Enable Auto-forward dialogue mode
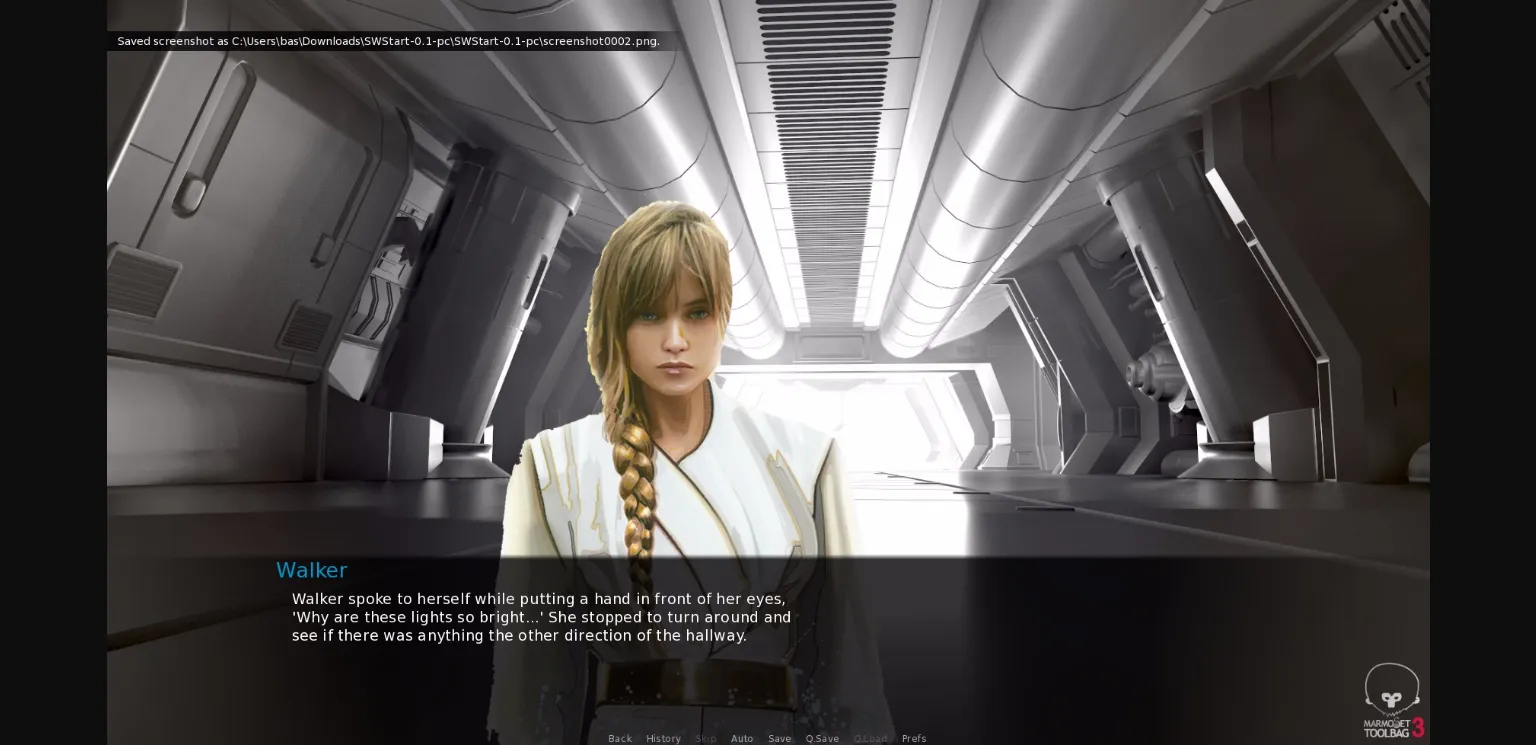The width and height of the screenshot is (1536, 745). pyautogui.click(x=742, y=738)
